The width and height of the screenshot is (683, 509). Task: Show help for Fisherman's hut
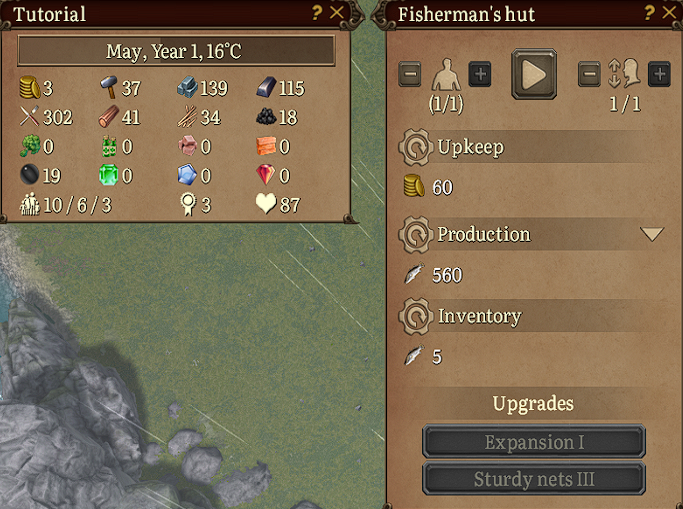[x=649, y=13]
